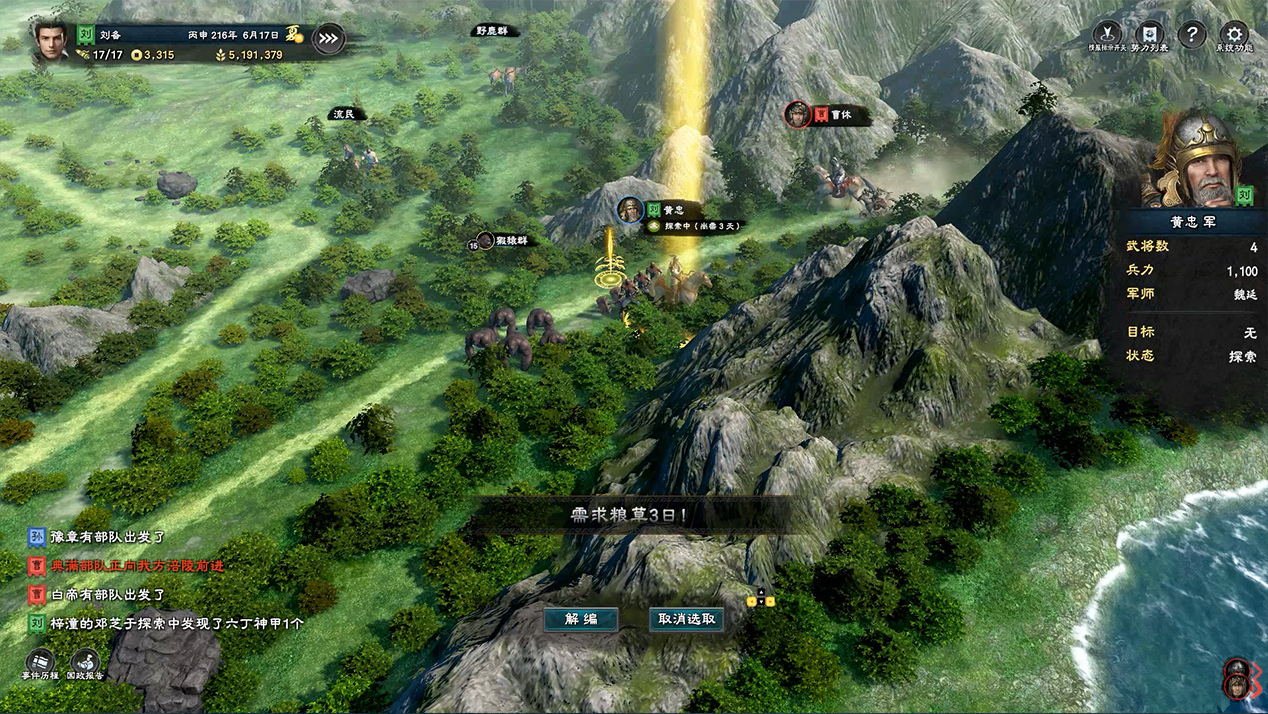This screenshot has width=1268, height=714.
Task: Click the general portrait in bottom-right corner
Action: pyautogui.click(x=1238, y=679)
